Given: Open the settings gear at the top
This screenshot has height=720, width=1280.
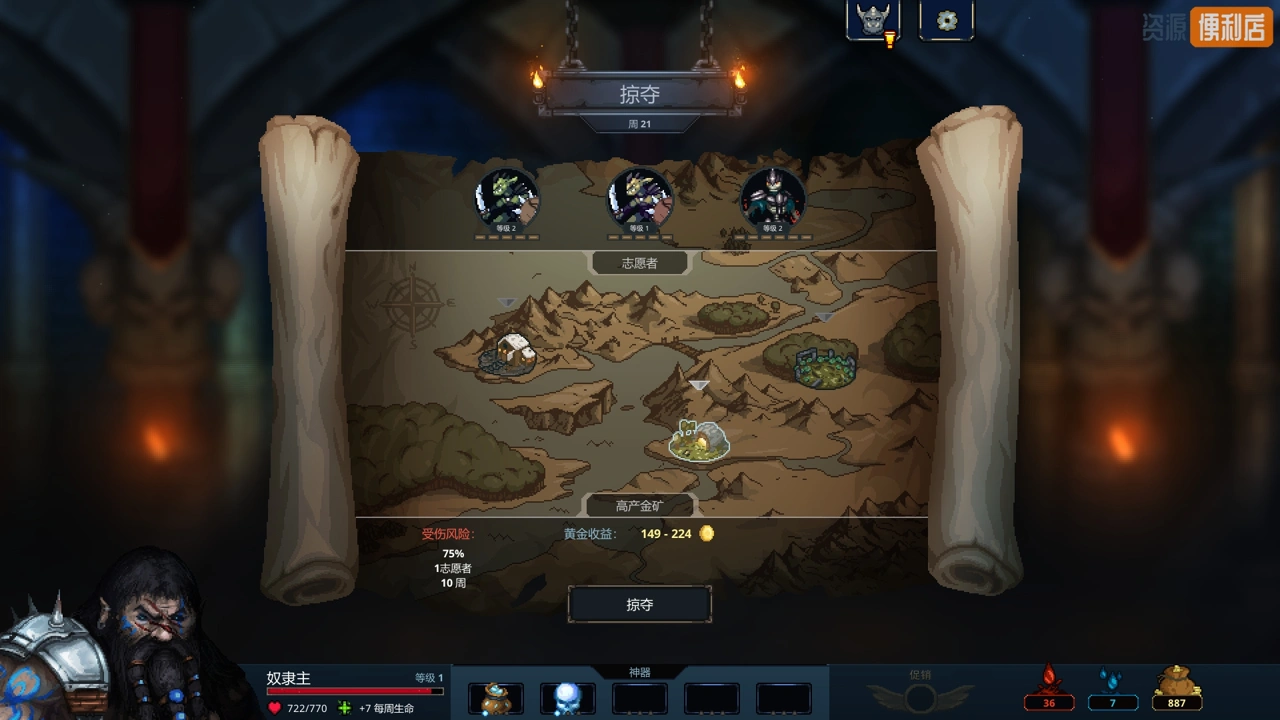Looking at the screenshot, I should [x=946, y=20].
